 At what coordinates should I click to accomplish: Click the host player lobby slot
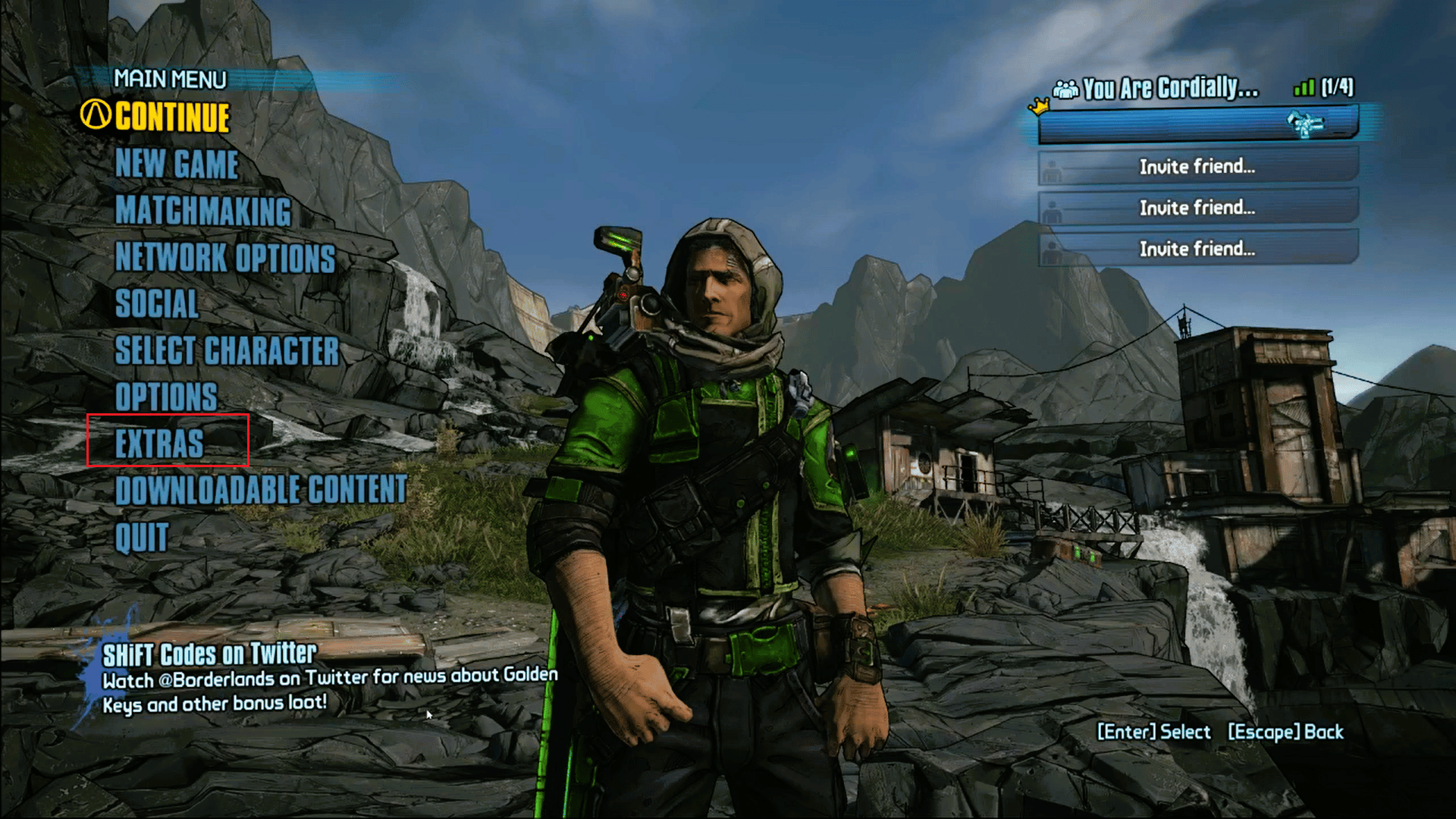[1197, 125]
